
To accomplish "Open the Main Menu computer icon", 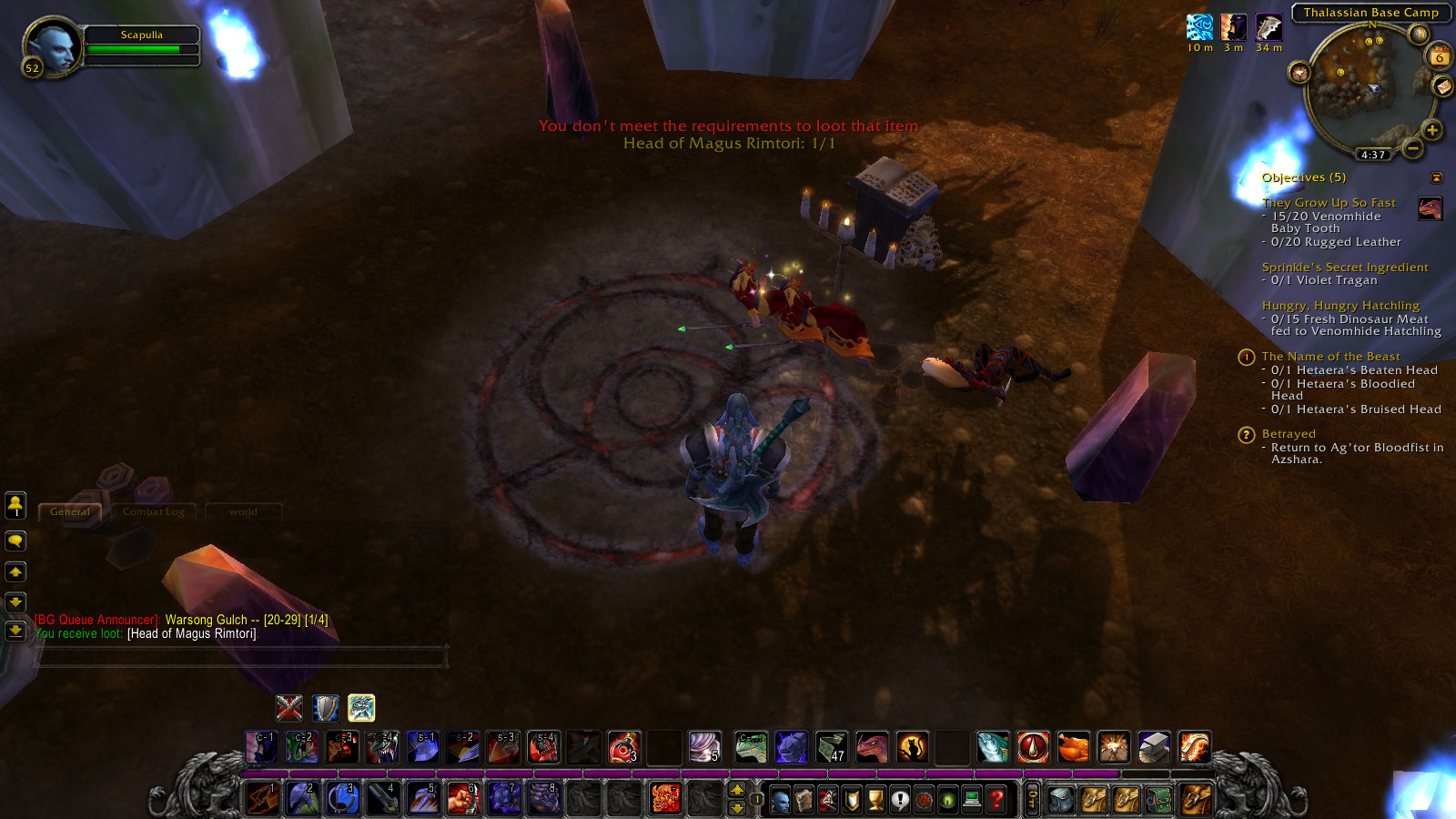I will [971, 799].
